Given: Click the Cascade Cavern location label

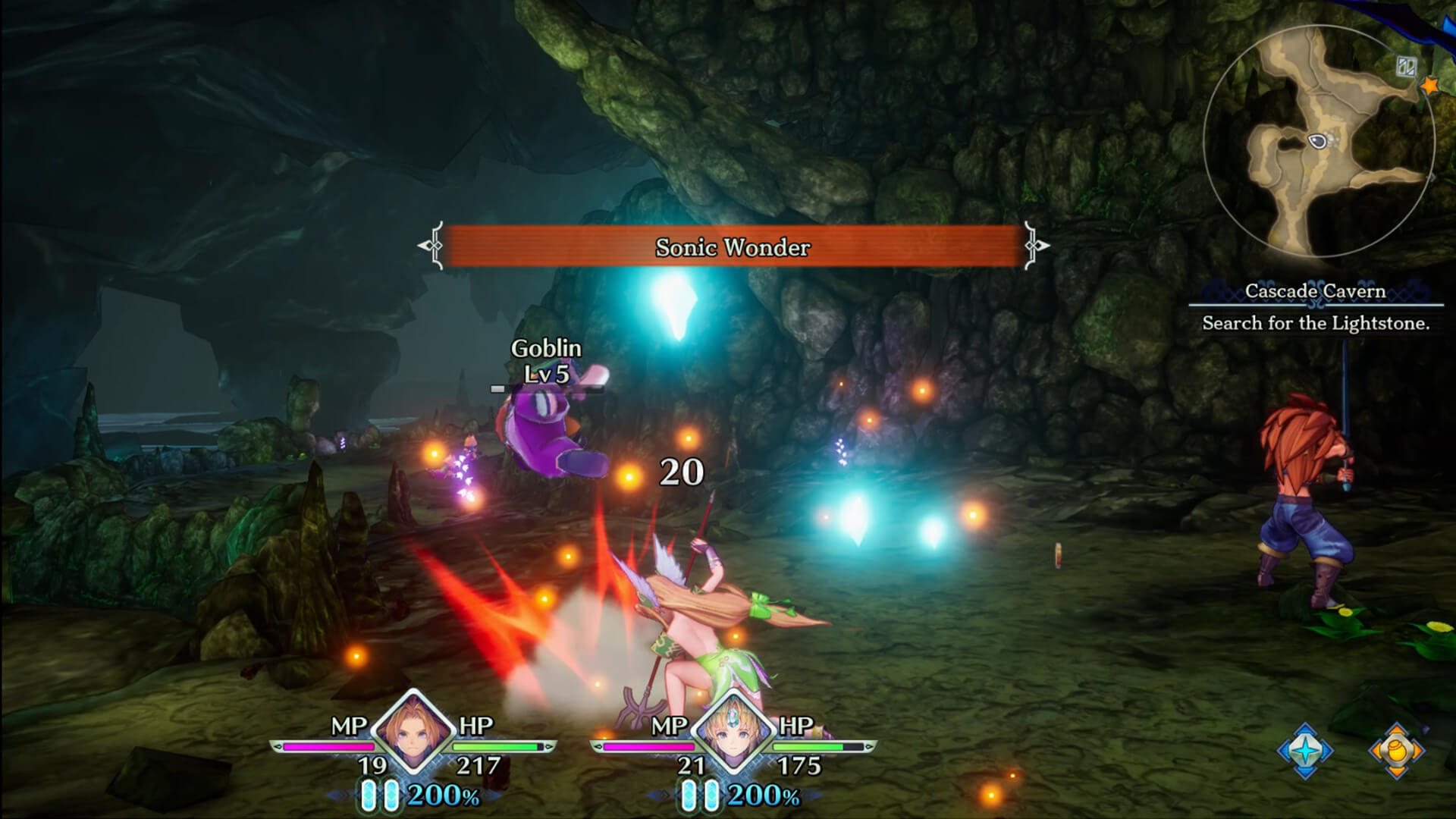Looking at the screenshot, I should click(1316, 290).
